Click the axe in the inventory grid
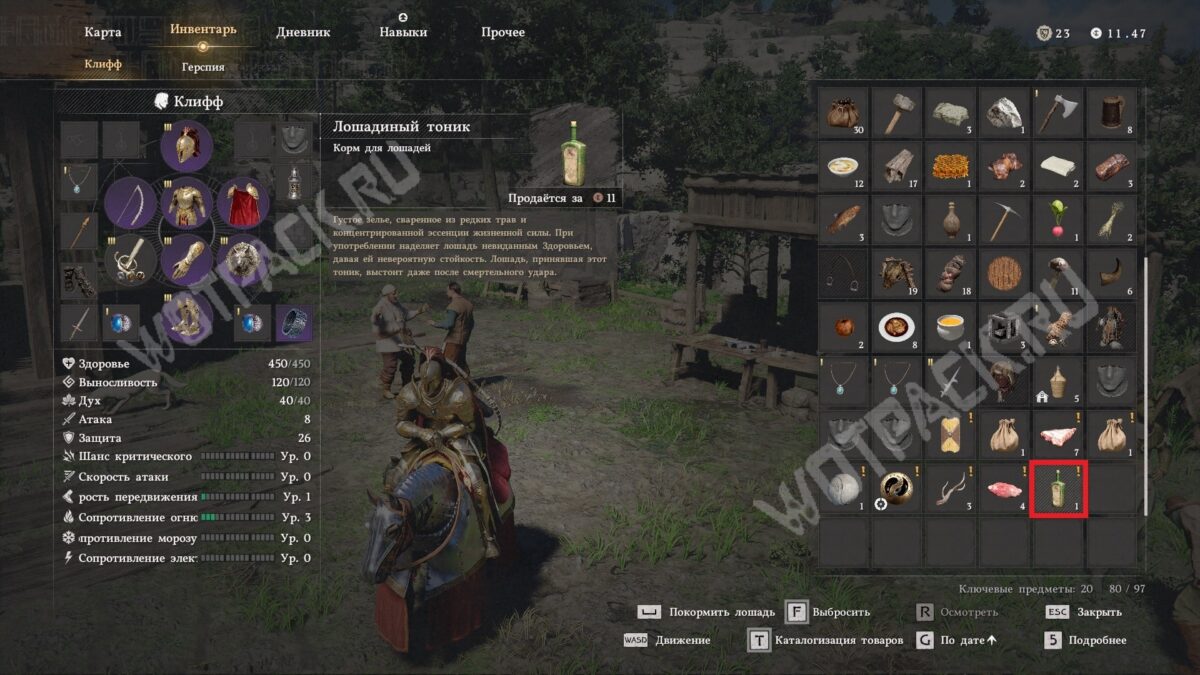 pos(1058,113)
